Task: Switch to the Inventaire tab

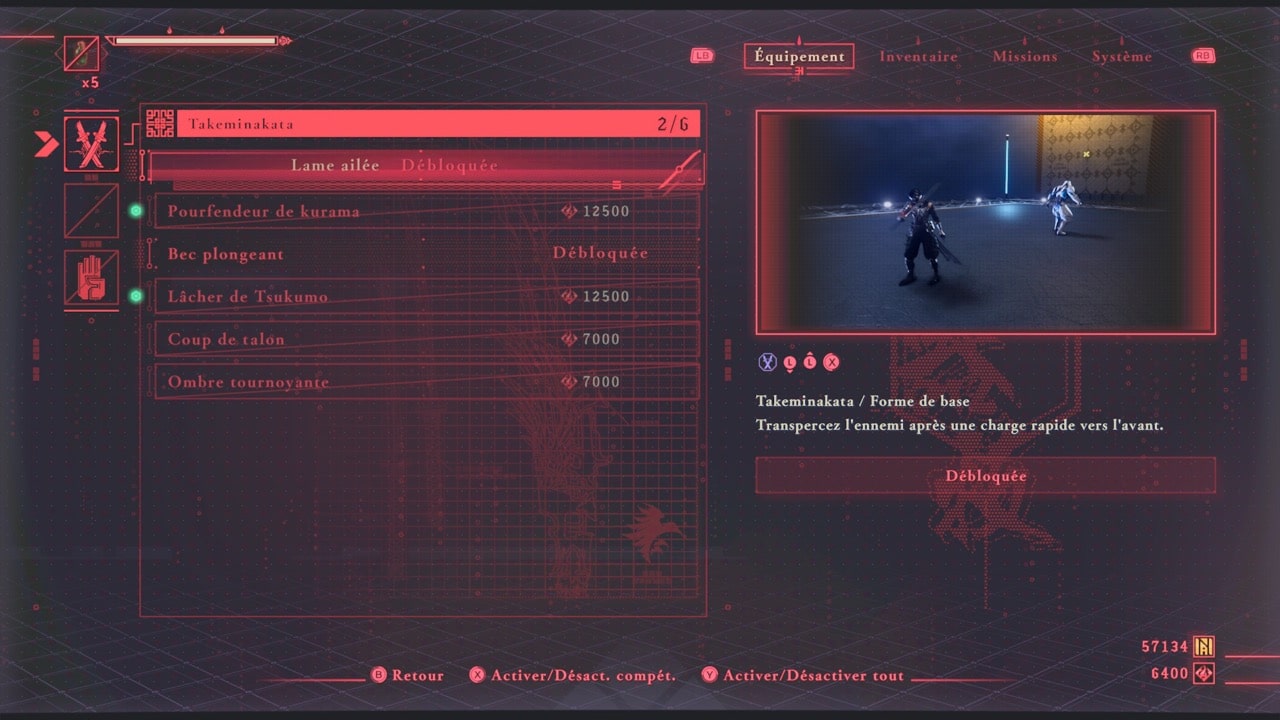Action: tap(918, 57)
